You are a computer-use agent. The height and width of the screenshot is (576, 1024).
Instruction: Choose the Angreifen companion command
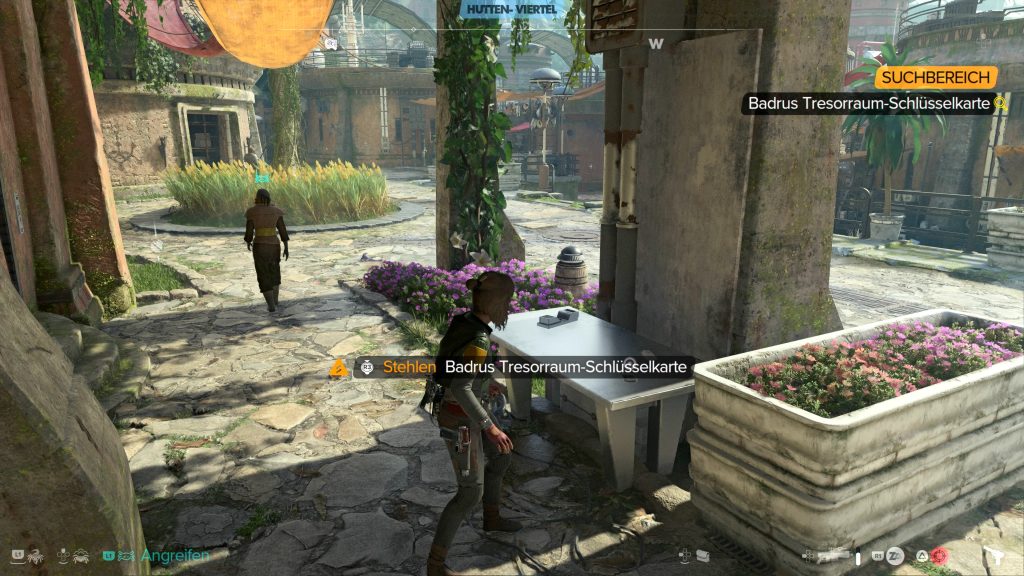pos(175,555)
